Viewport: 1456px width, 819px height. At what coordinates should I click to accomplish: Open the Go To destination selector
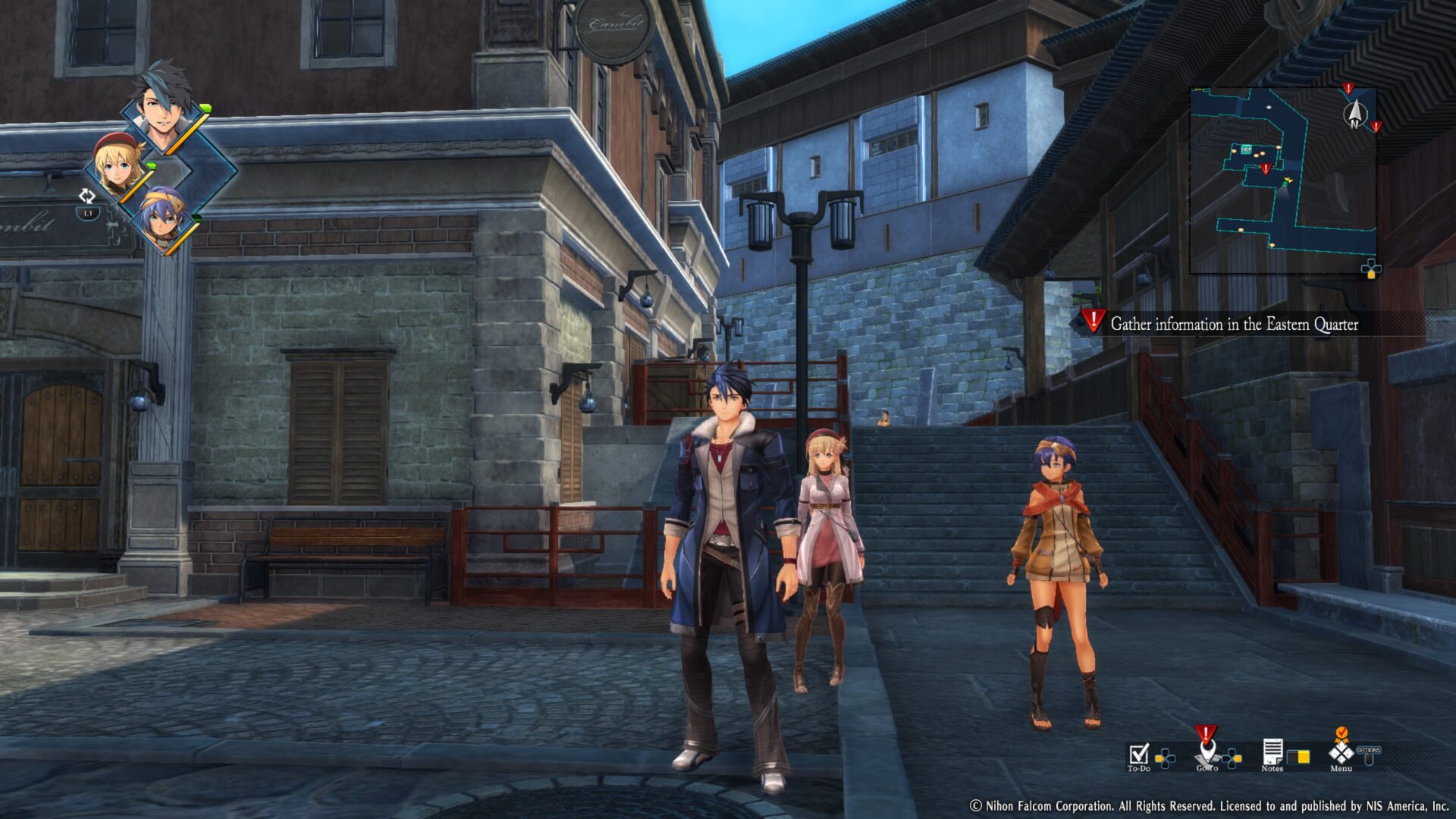pyautogui.click(x=1232, y=758)
